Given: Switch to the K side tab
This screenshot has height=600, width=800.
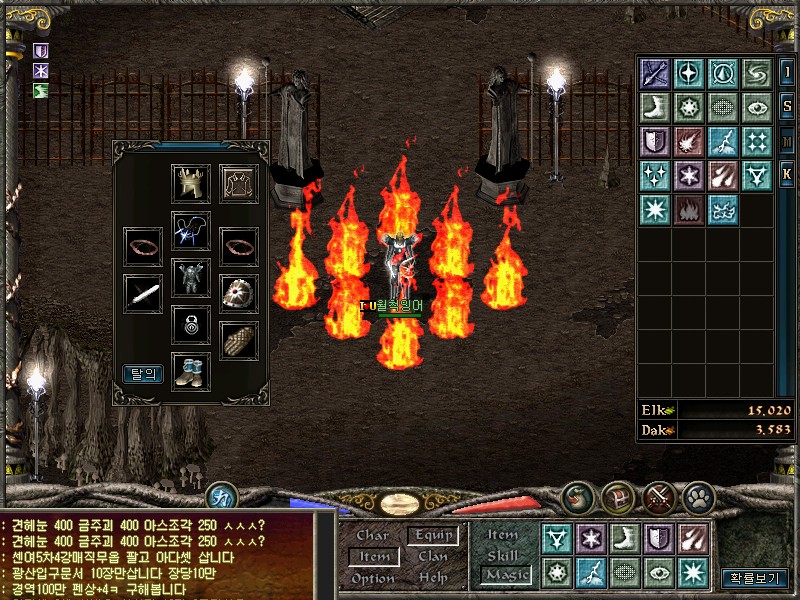Looking at the screenshot, I should [x=787, y=174].
